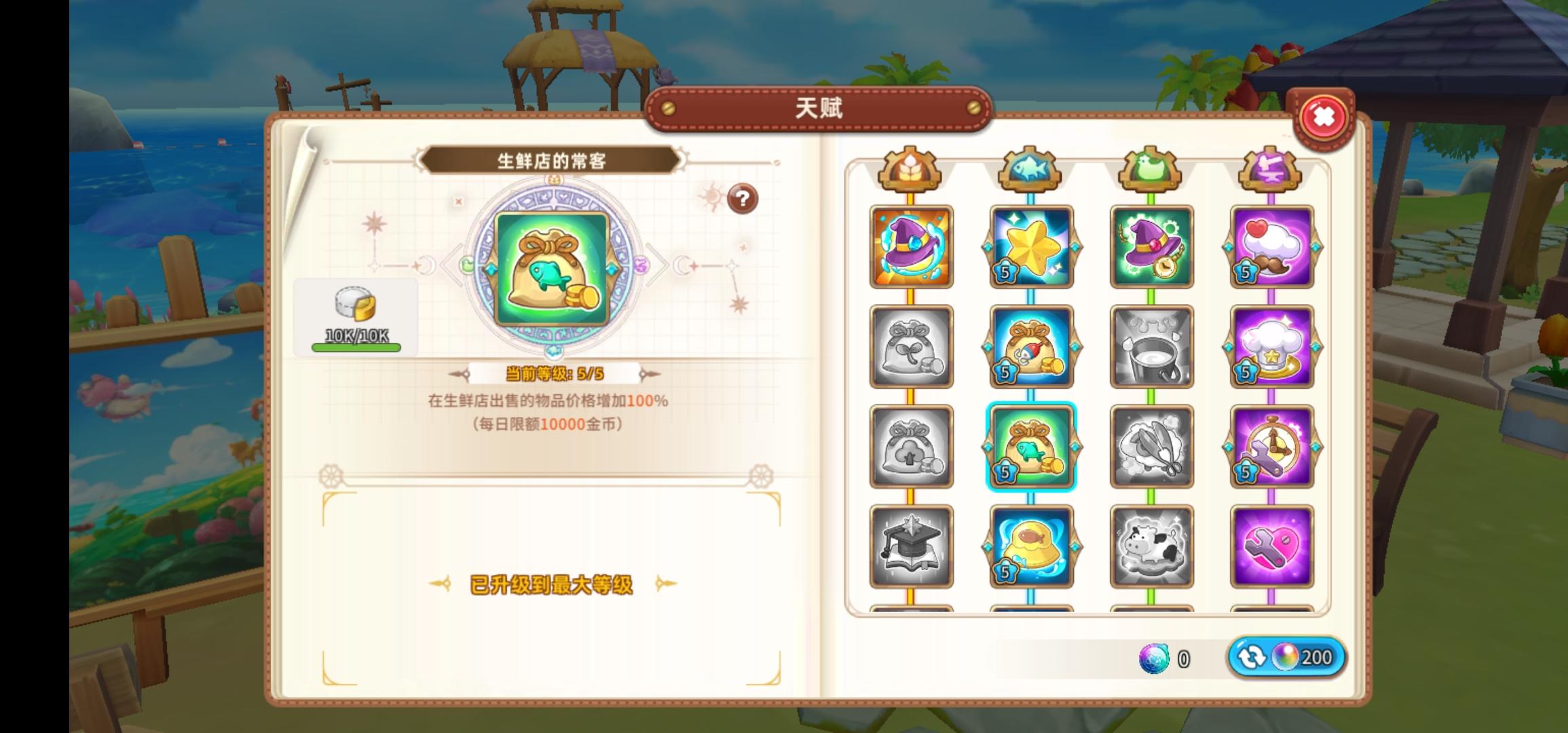This screenshot has height=733, width=1568.
Task: Switch to the farming talent tree tab
Action: [x=910, y=170]
